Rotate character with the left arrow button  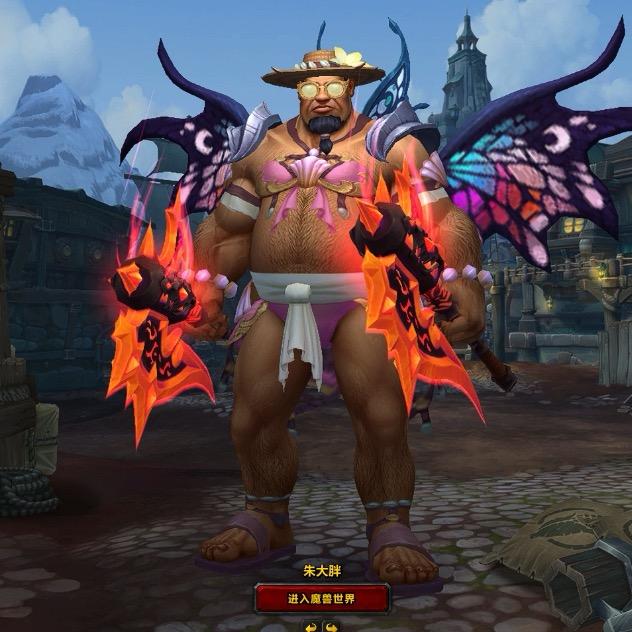(x=309, y=626)
